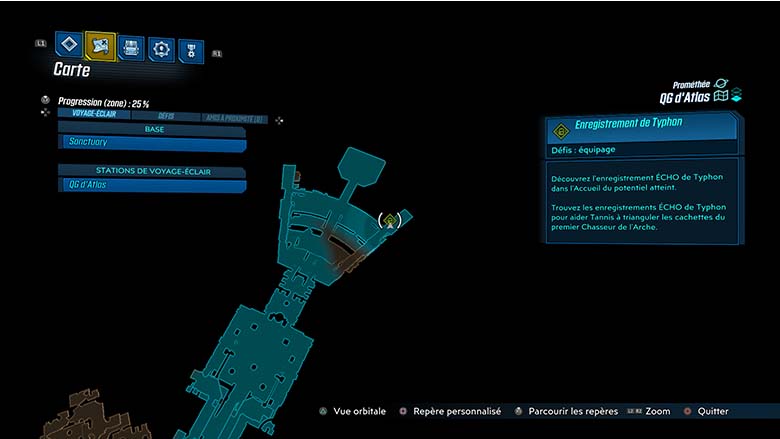The image size is (780, 439).
Task: Select QG d'Atlas fast travel station
Action: tap(151, 184)
